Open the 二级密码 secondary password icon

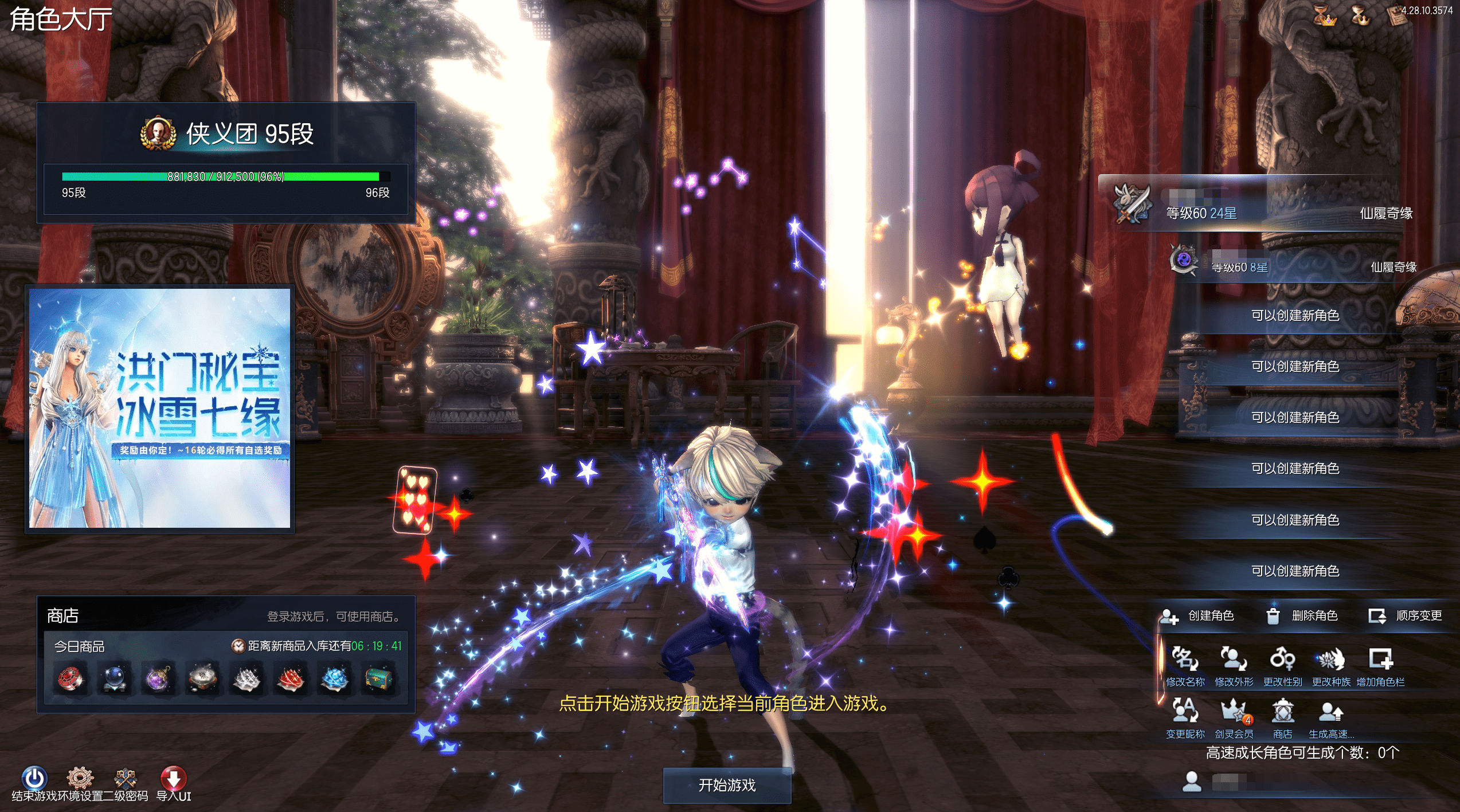(125, 778)
